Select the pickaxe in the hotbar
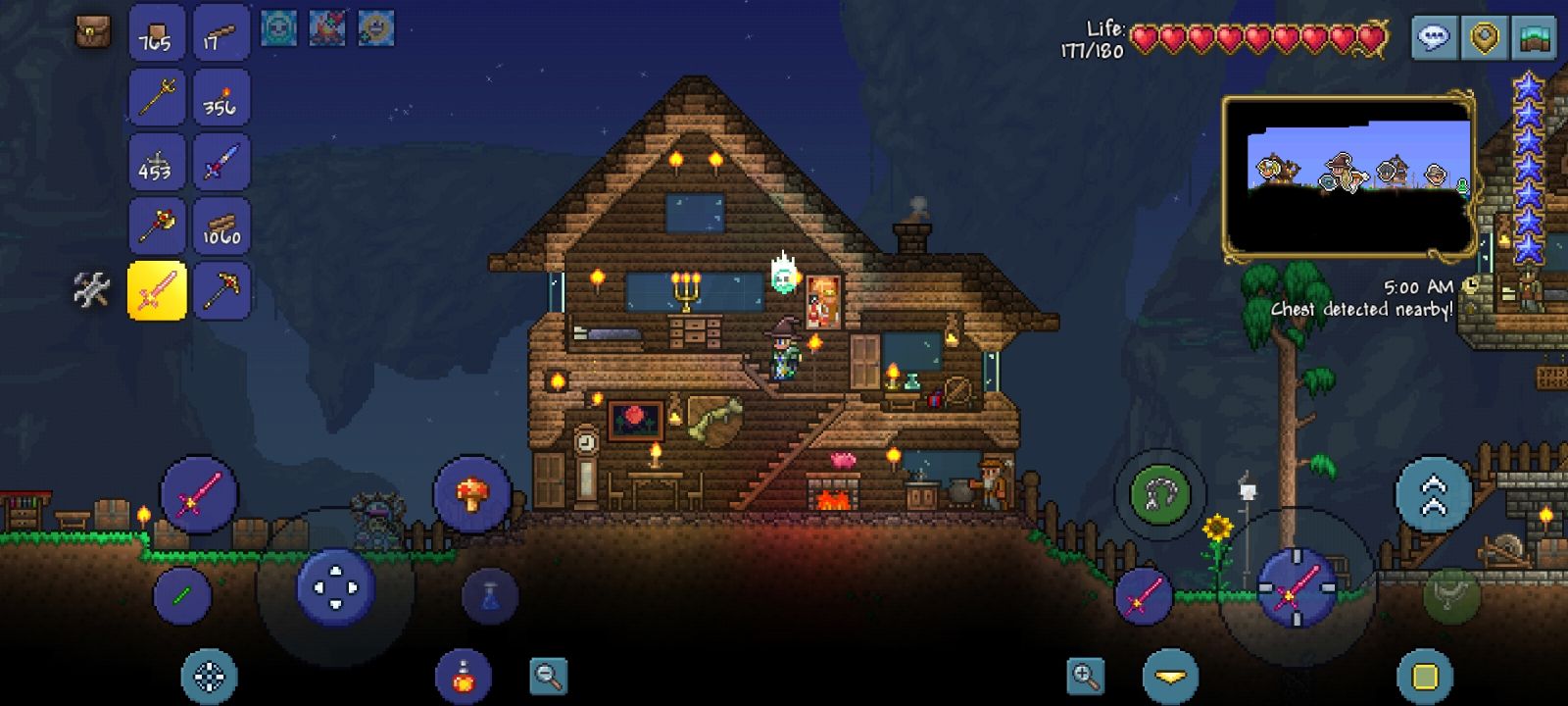This screenshot has height=706, width=1568. point(222,290)
